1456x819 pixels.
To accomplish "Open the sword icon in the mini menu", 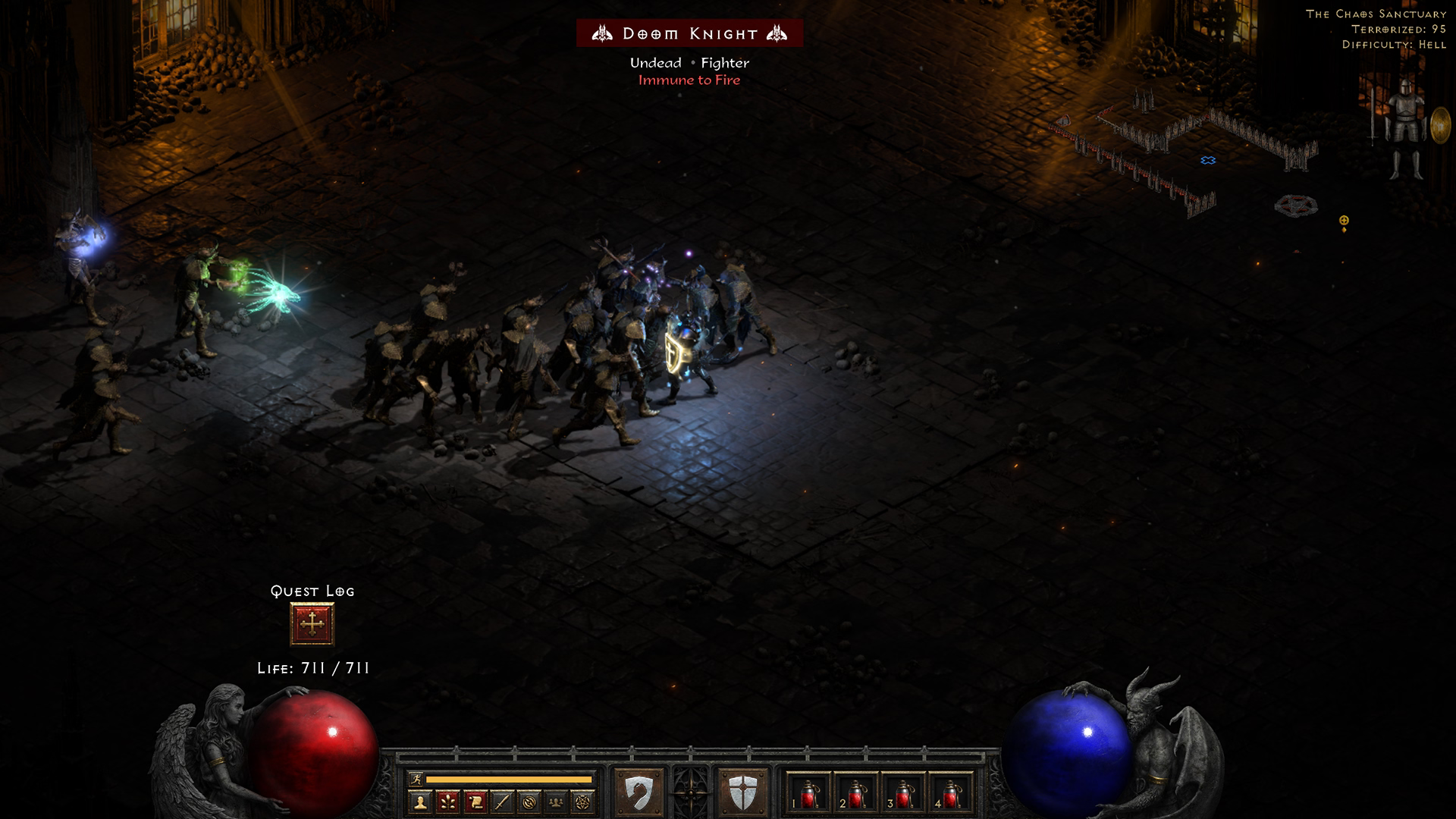I will (x=502, y=802).
